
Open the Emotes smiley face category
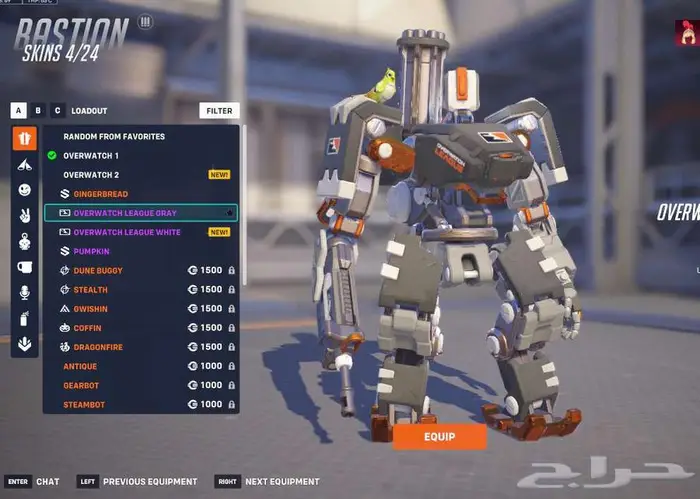pyautogui.click(x=24, y=189)
